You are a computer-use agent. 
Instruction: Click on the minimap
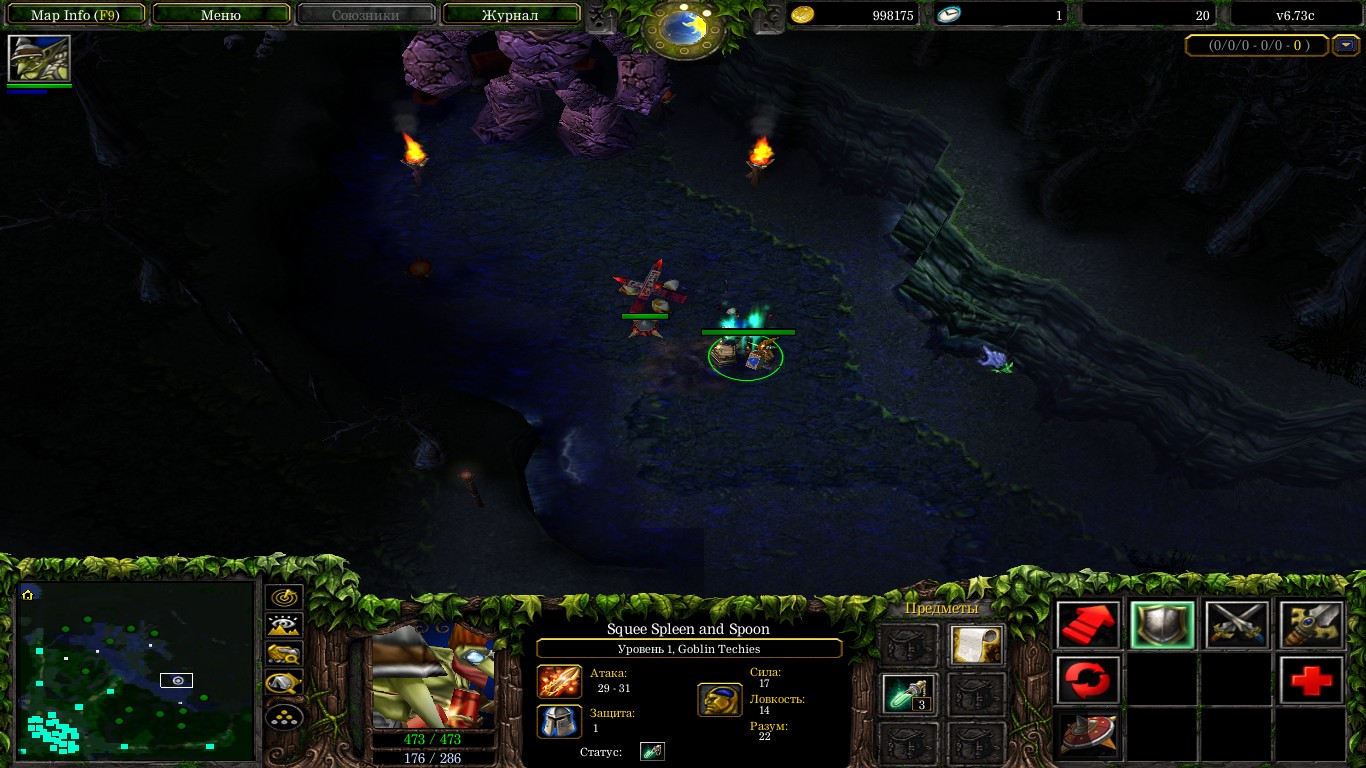point(136,670)
